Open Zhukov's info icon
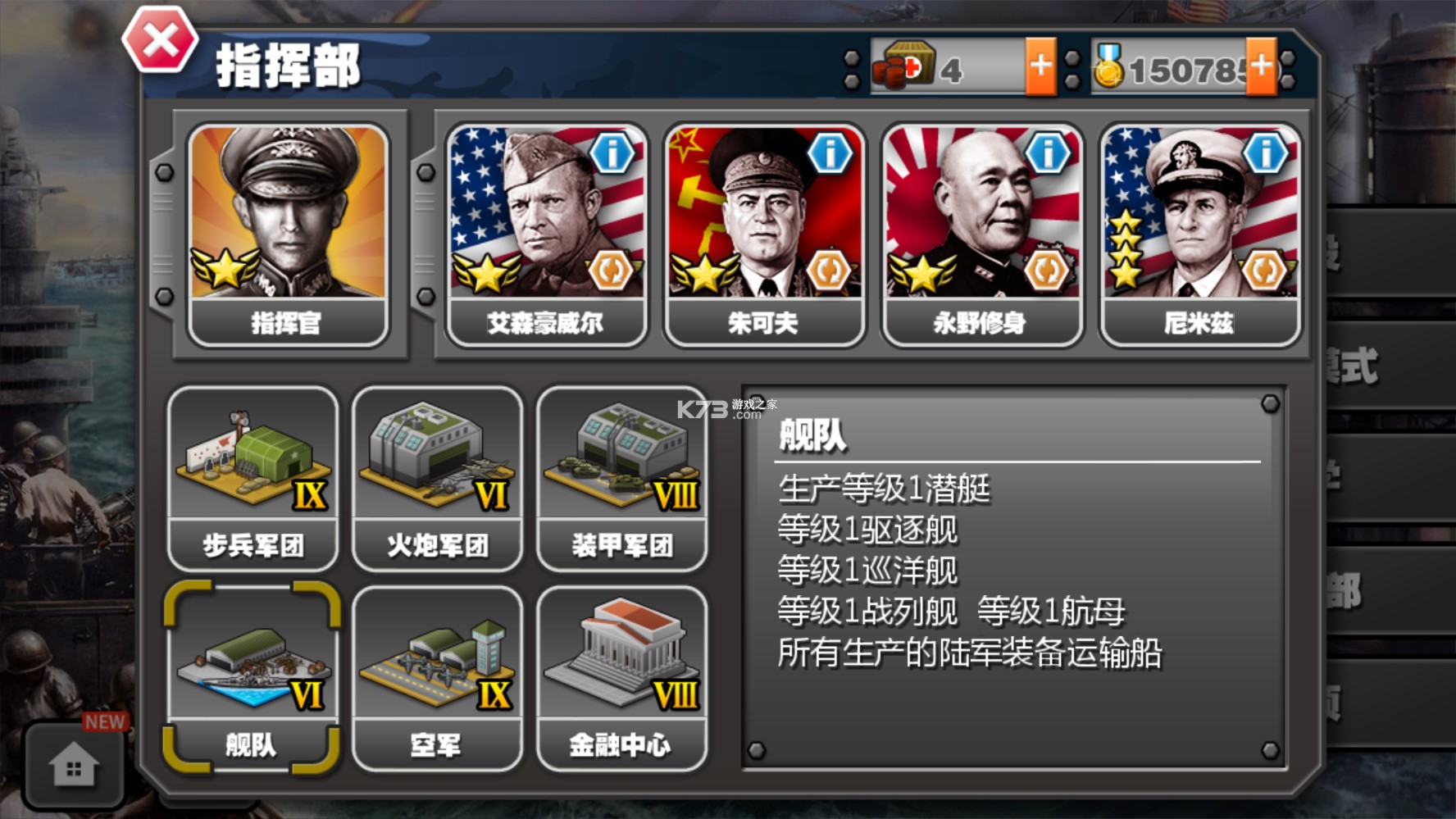Image resolution: width=1456 pixels, height=819 pixels. point(830,152)
